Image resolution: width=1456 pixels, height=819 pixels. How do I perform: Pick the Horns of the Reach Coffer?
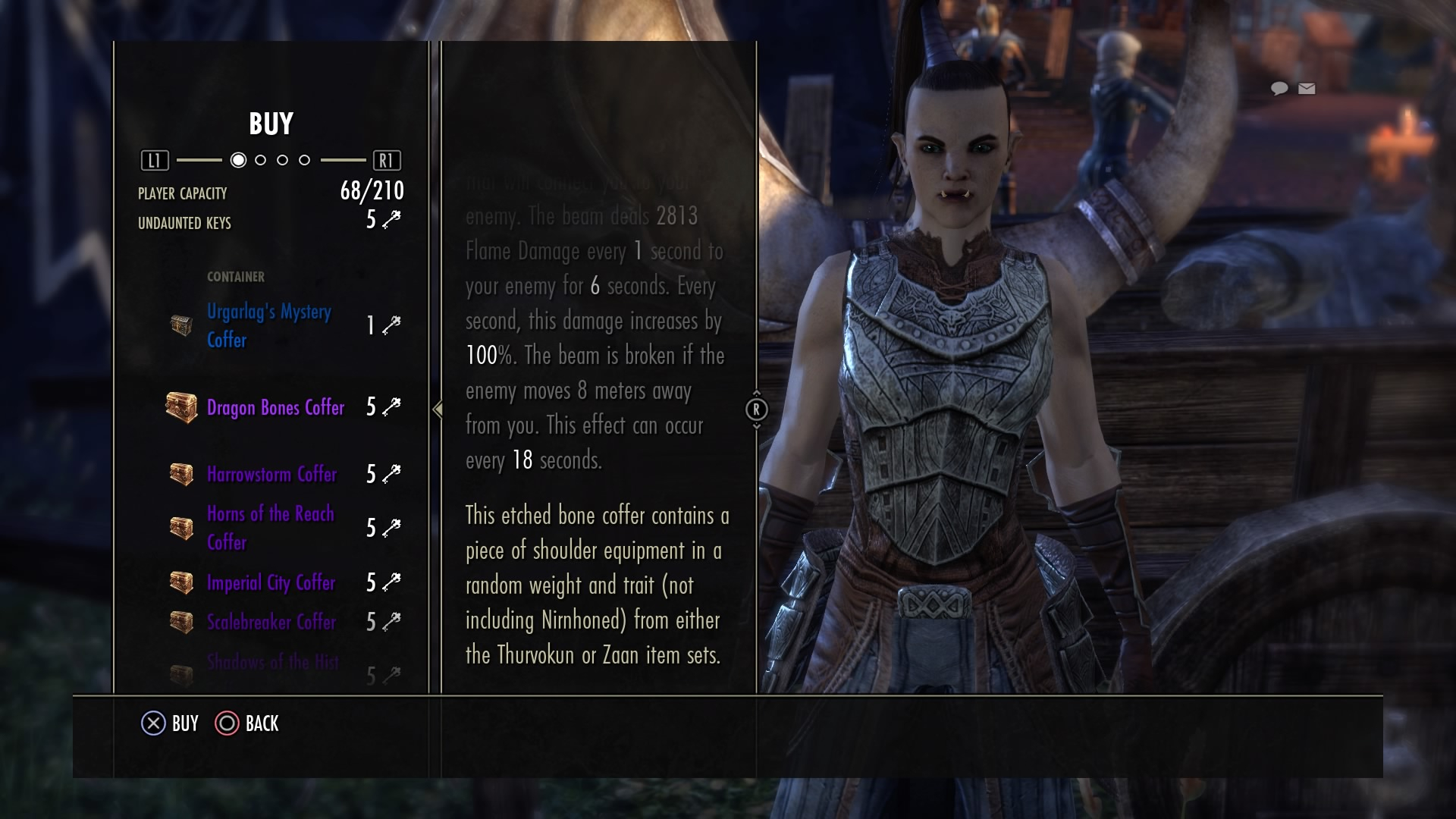(270, 528)
